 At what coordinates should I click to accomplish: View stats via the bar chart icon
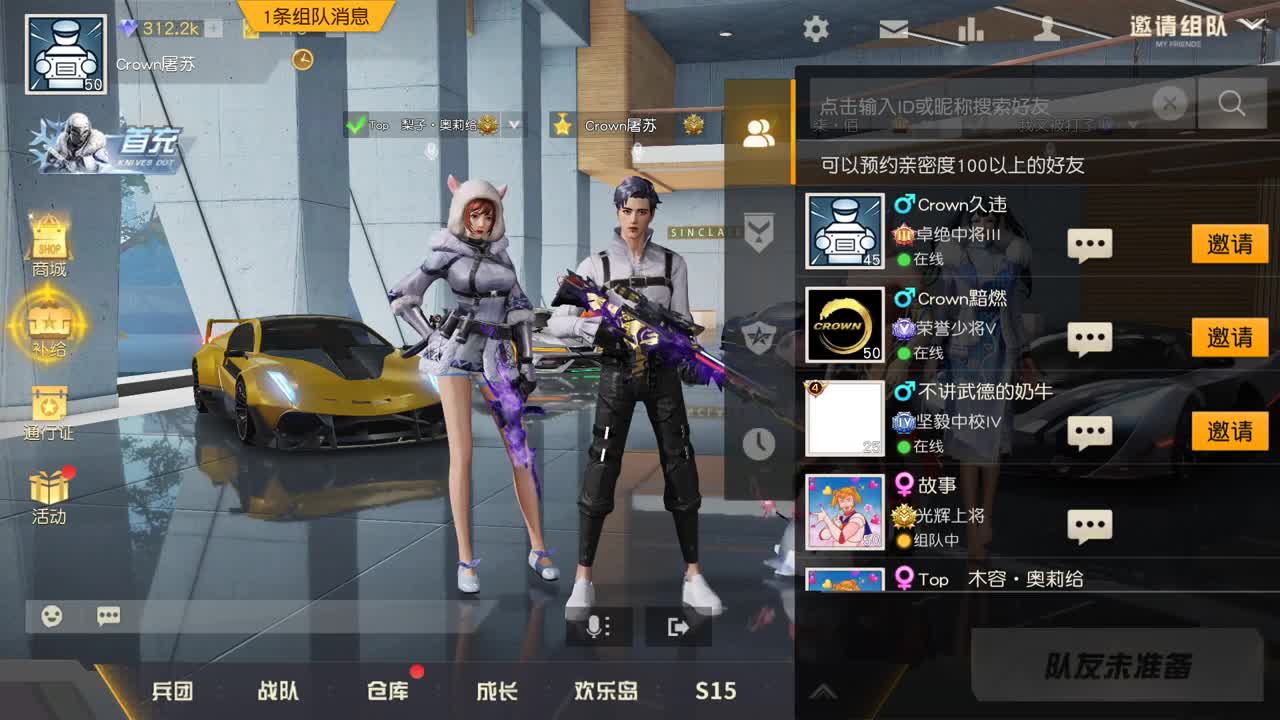971,30
